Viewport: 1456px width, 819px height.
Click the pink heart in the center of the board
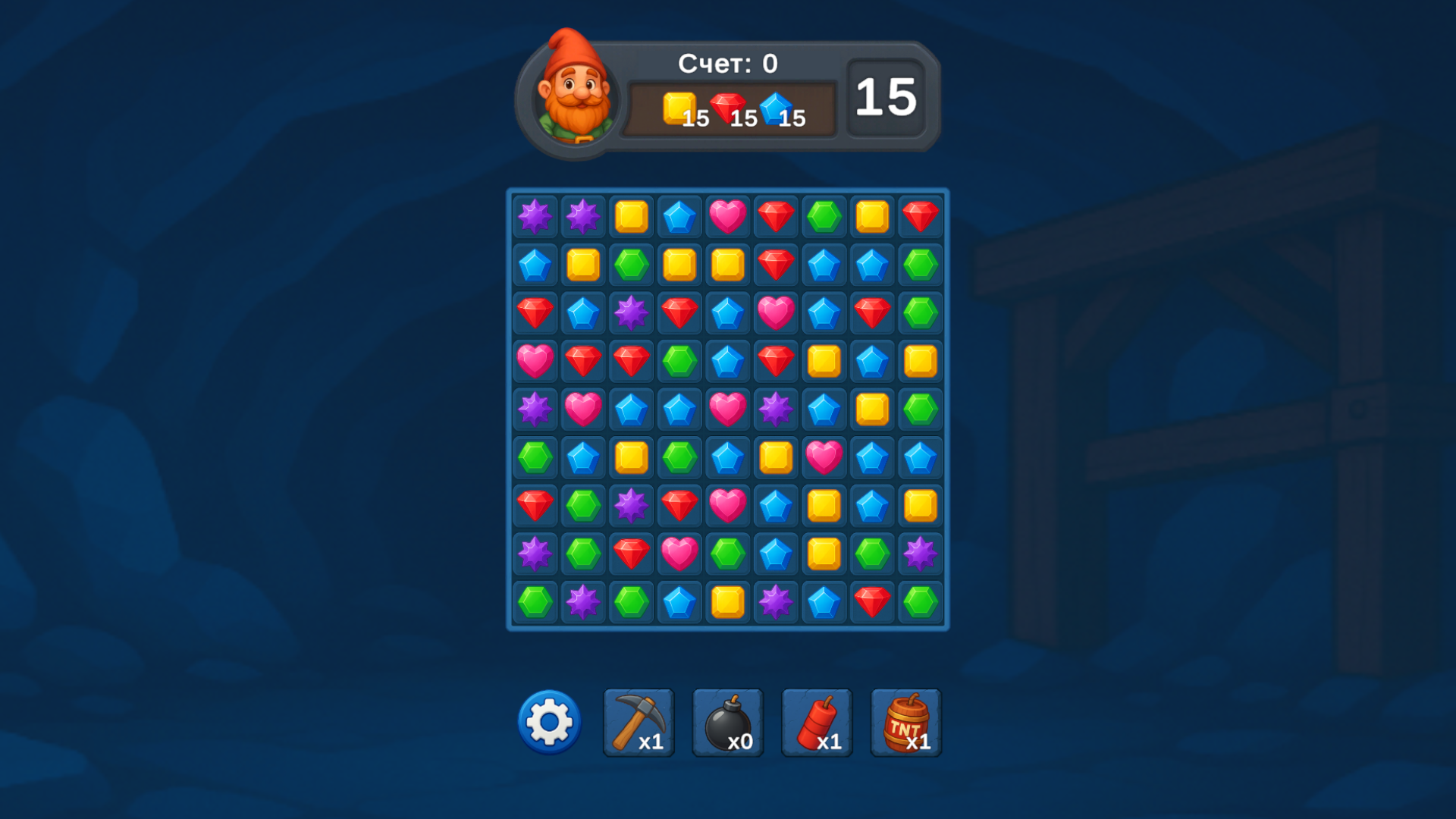pyautogui.click(x=728, y=409)
